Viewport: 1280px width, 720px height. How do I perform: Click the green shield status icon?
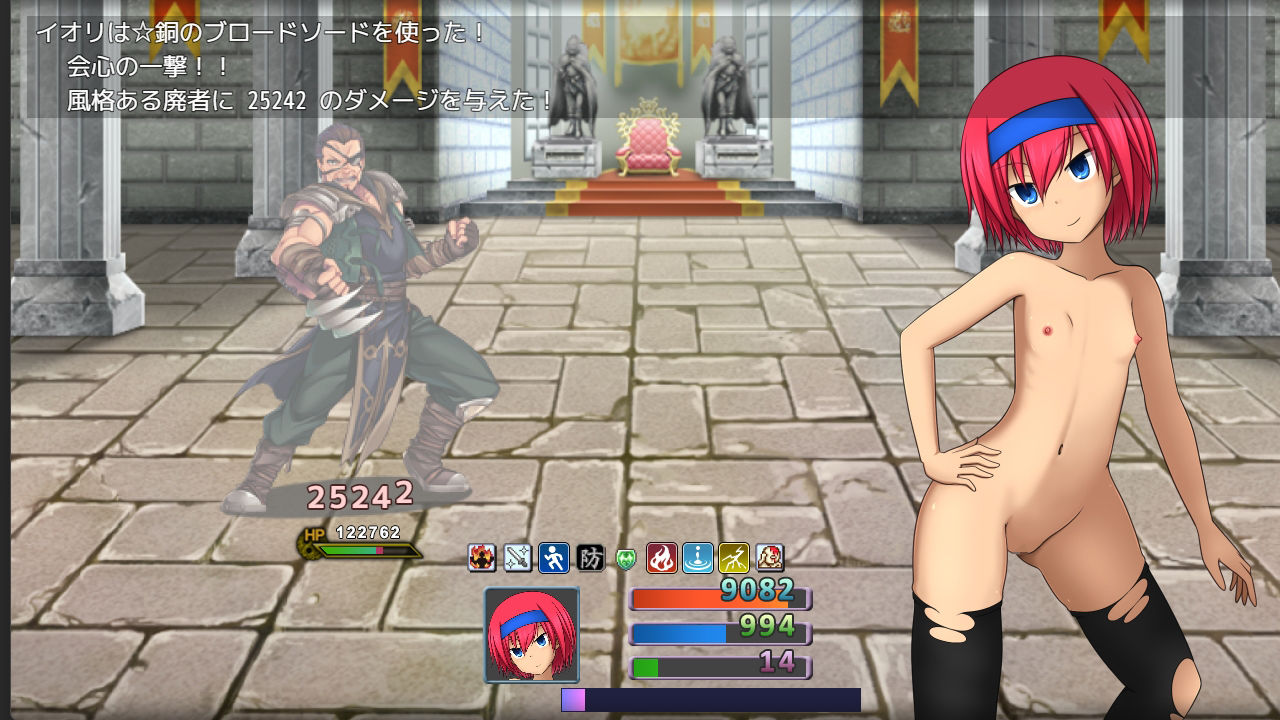coord(626,558)
